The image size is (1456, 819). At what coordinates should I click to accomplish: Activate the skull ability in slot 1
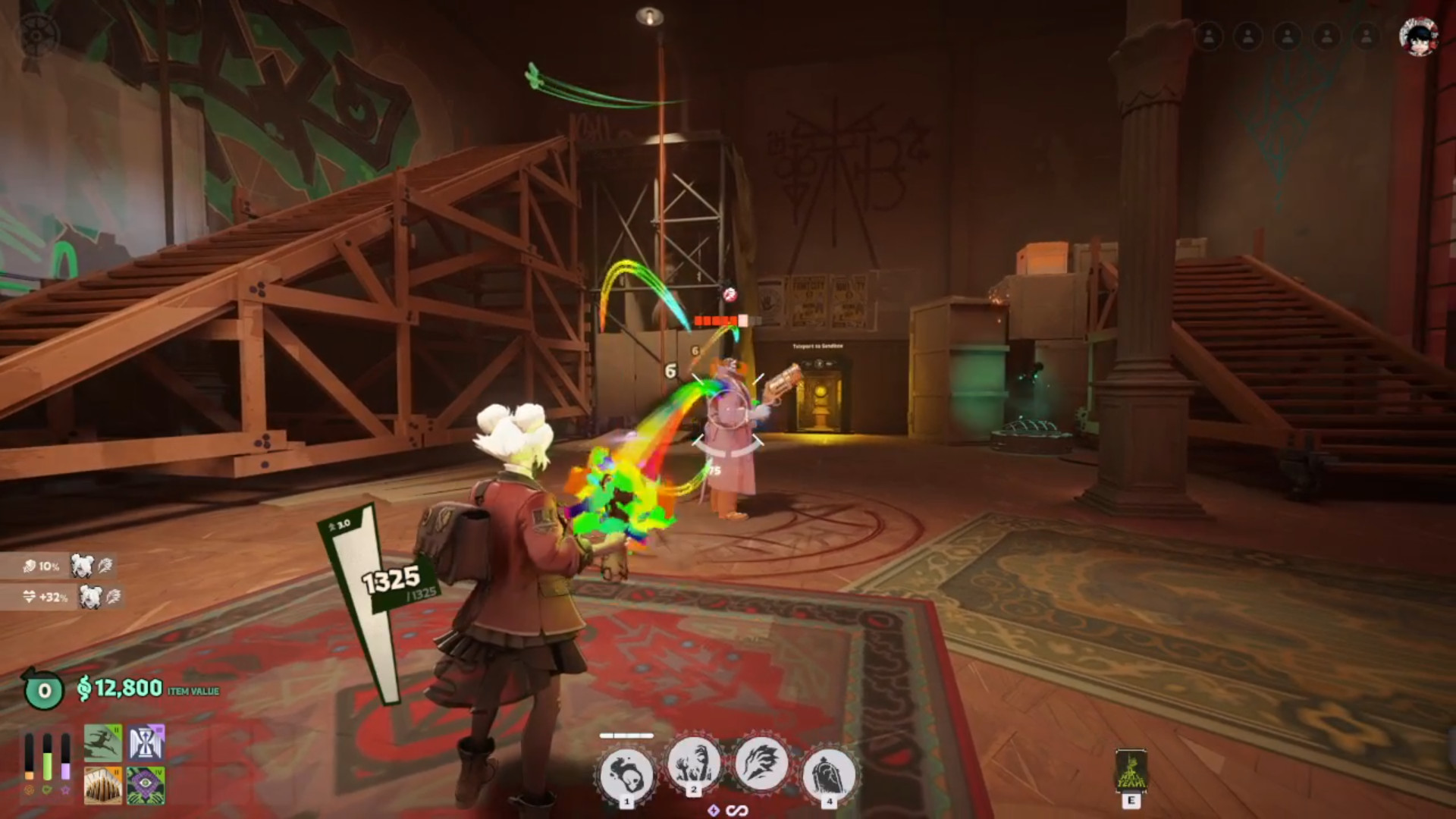(x=626, y=773)
